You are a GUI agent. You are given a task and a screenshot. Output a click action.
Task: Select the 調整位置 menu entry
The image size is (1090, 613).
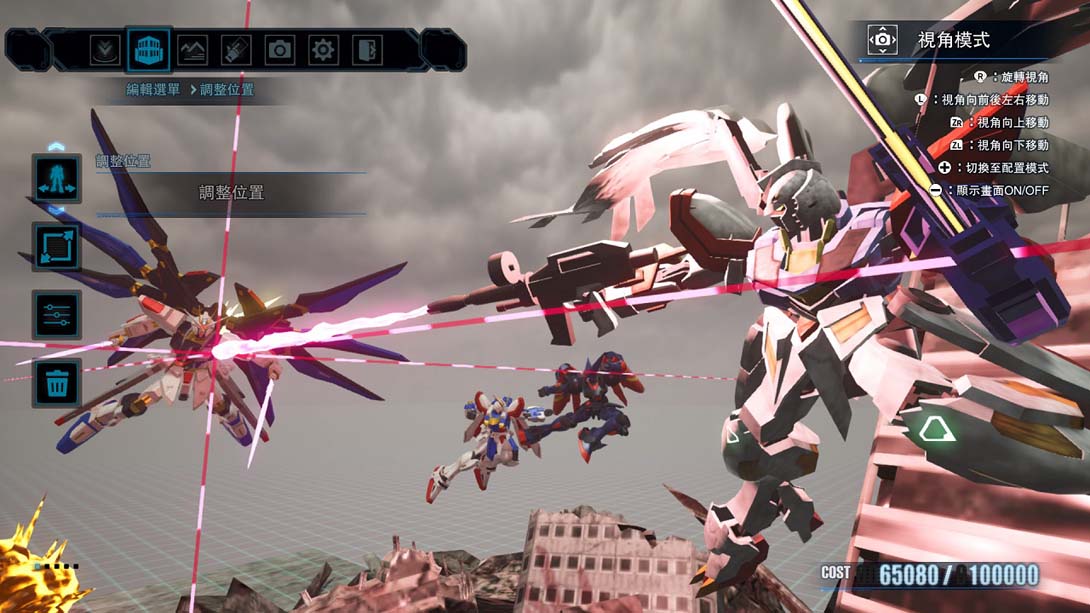231,193
